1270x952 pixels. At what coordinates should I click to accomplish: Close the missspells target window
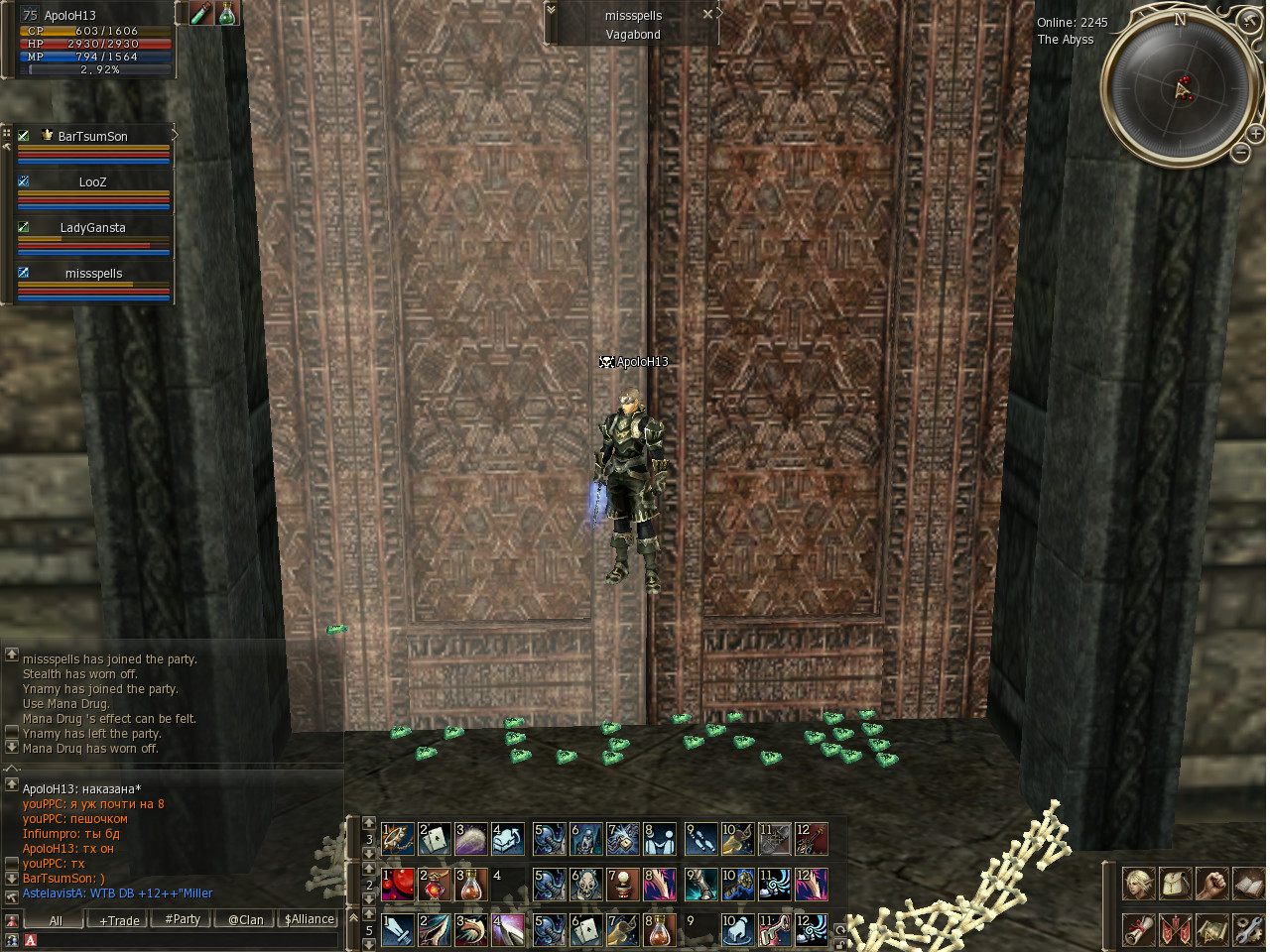pyautogui.click(x=707, y=14)
